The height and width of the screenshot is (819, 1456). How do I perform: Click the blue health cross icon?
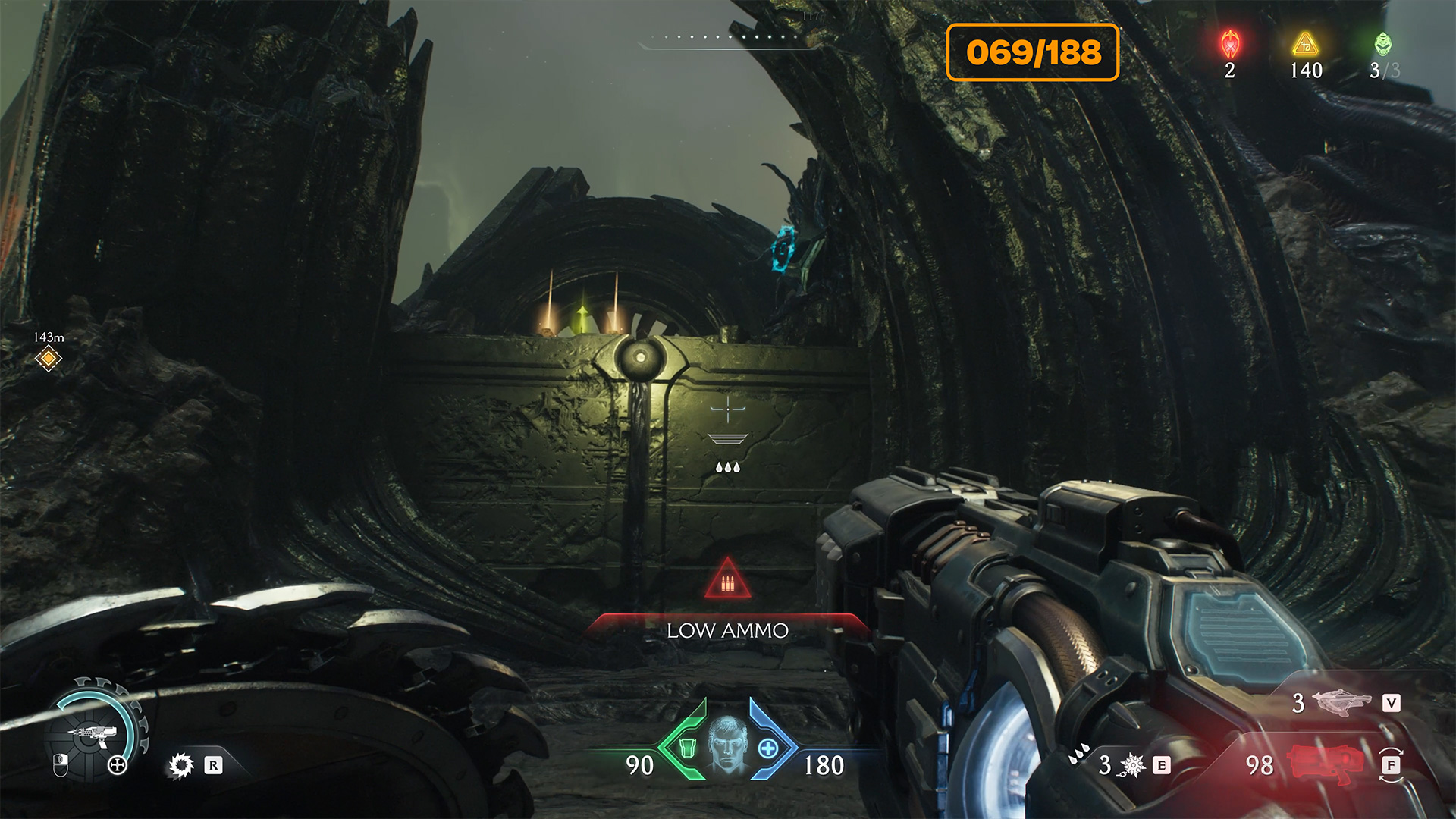click(768, 748)
